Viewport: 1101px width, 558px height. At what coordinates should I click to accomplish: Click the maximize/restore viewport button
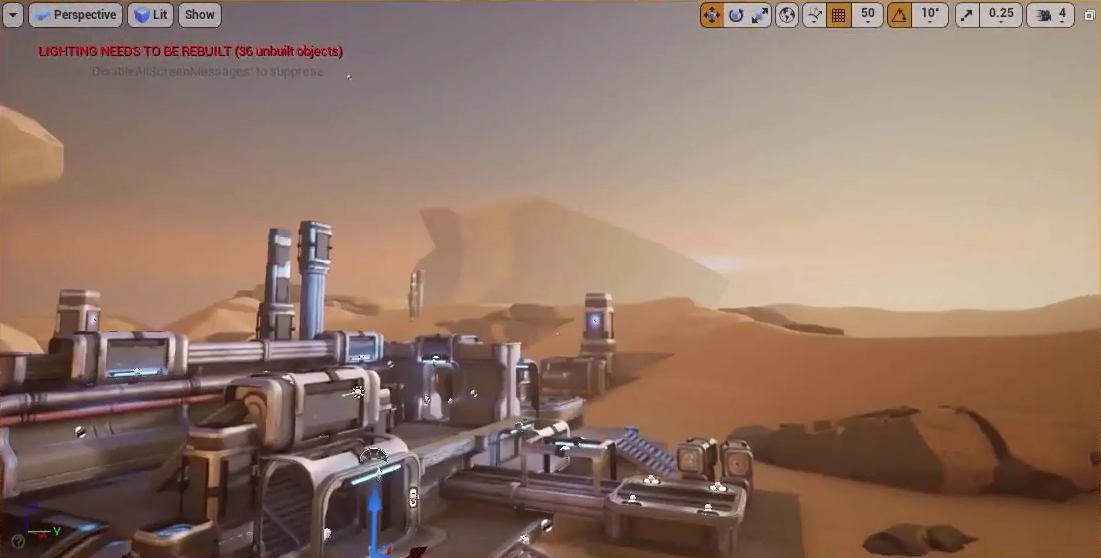click(x=1090, y=15)
